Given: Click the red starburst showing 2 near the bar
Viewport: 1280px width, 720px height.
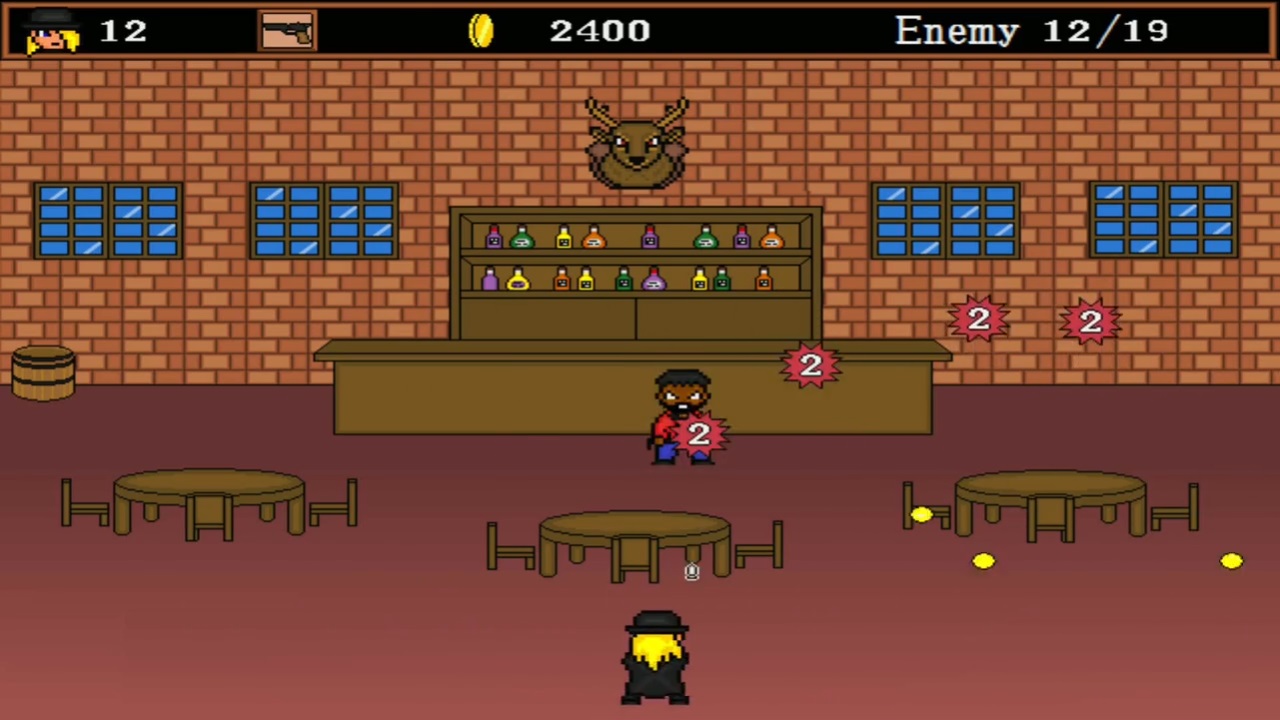Looking at the screenshot, I should (810, 365).
